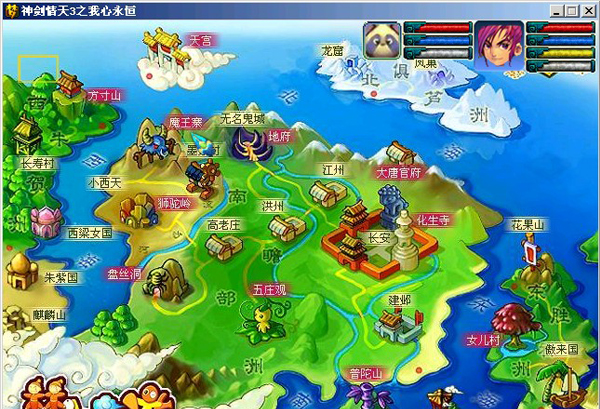Travel to 方寸山 on the world map
Screen dimensions: 600x409
(103, 95)
